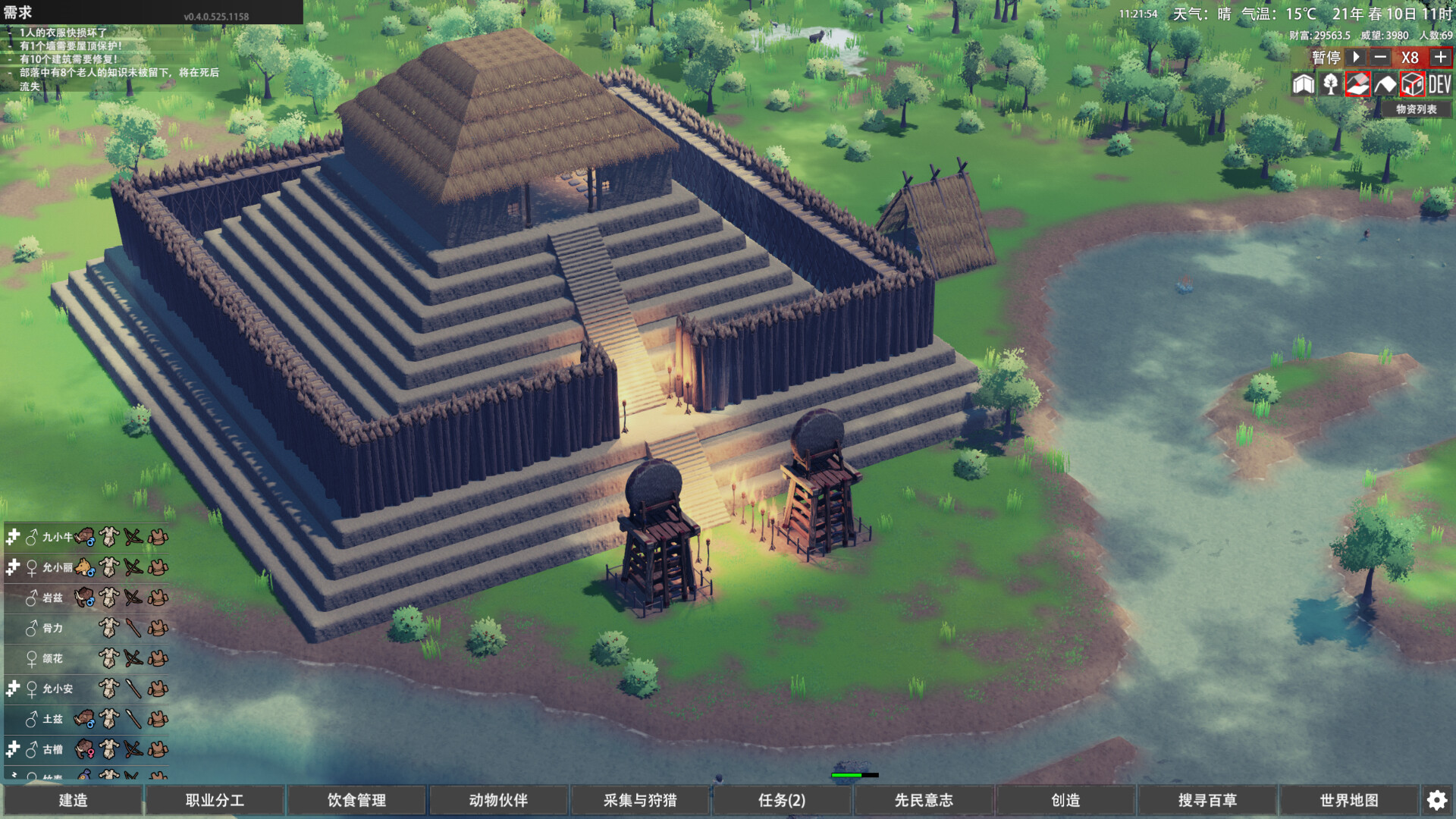
Task: Select the clothing icon for 土兹
Action: click(108, 719)
